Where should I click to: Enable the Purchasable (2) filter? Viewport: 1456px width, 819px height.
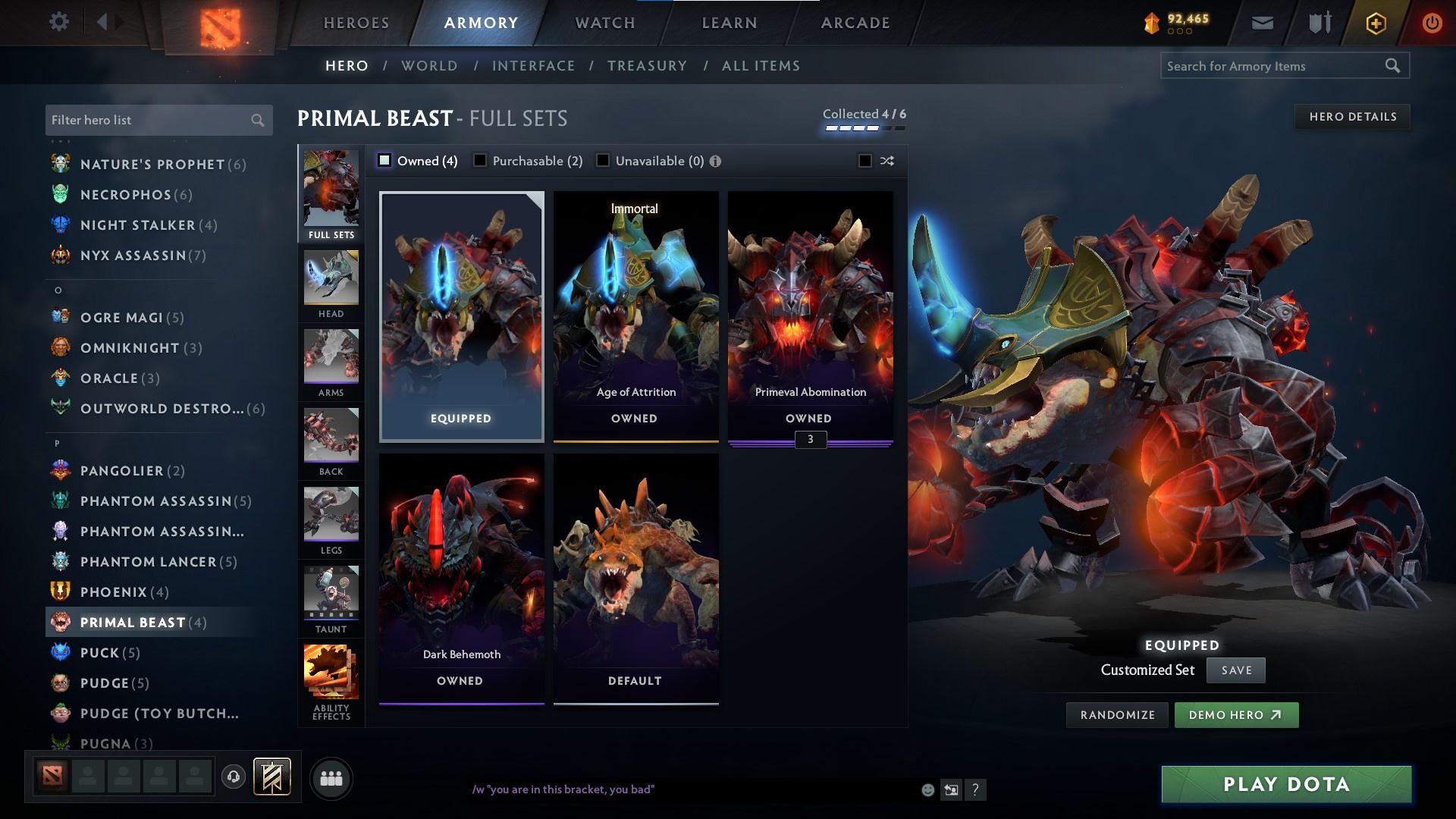479,161
